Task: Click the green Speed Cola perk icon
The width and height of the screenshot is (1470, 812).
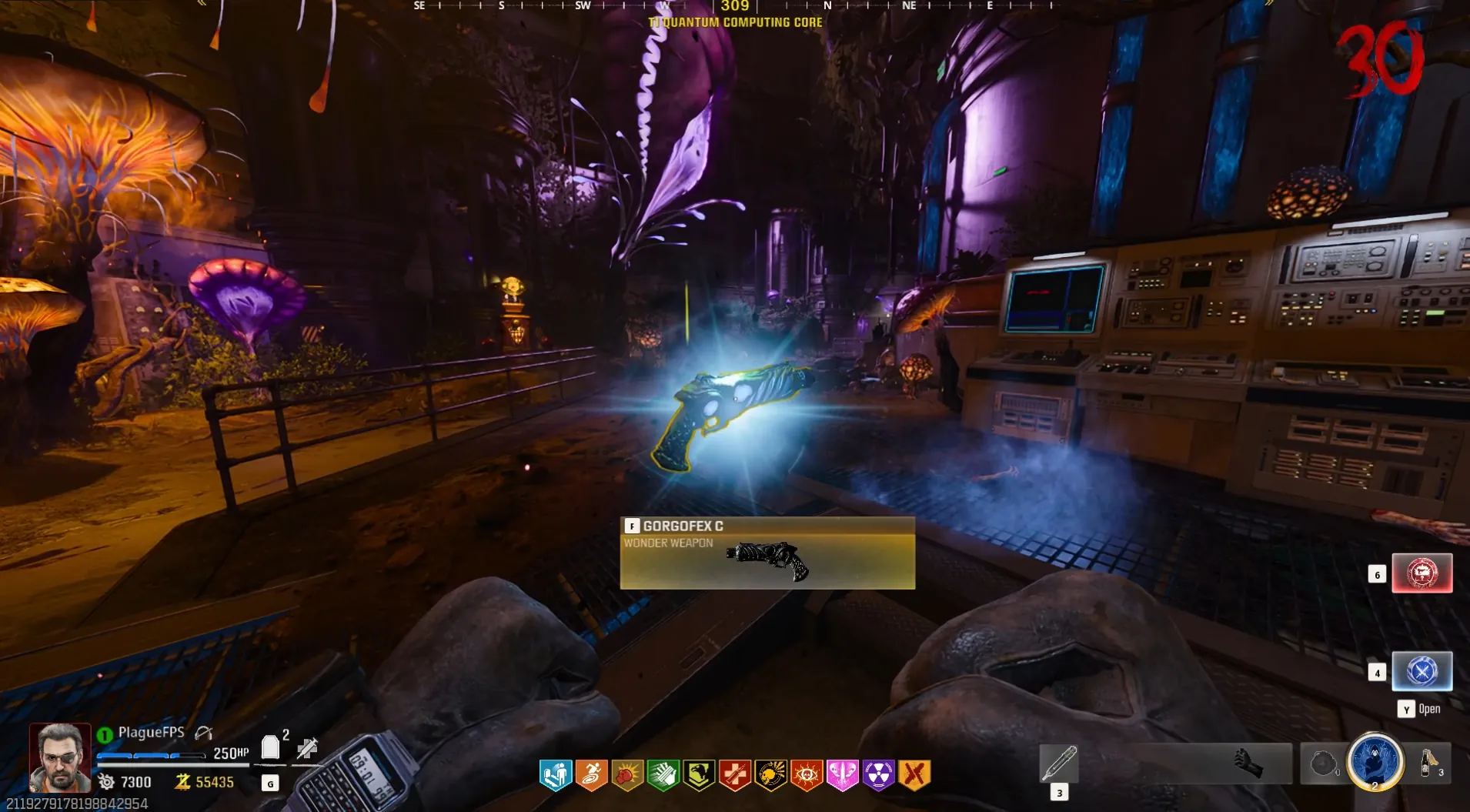Action: (x=663, y=775)
